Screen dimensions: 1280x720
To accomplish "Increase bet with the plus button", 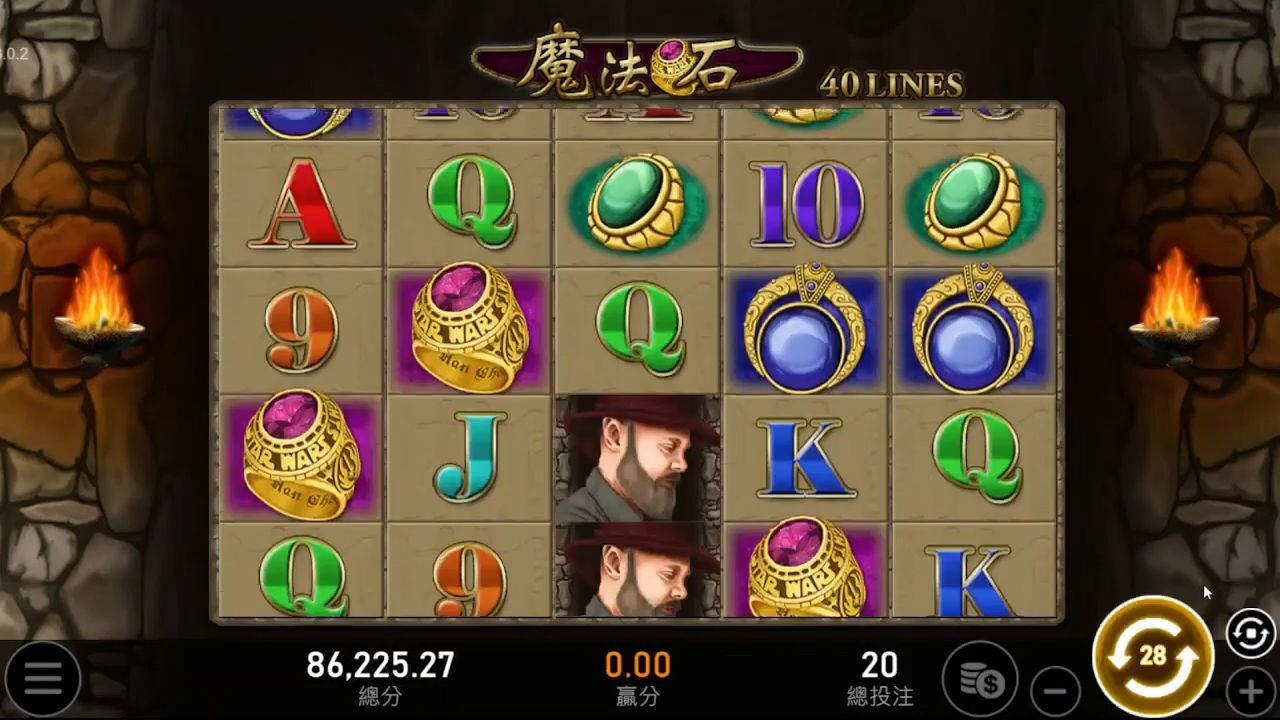I will 1251,691.
